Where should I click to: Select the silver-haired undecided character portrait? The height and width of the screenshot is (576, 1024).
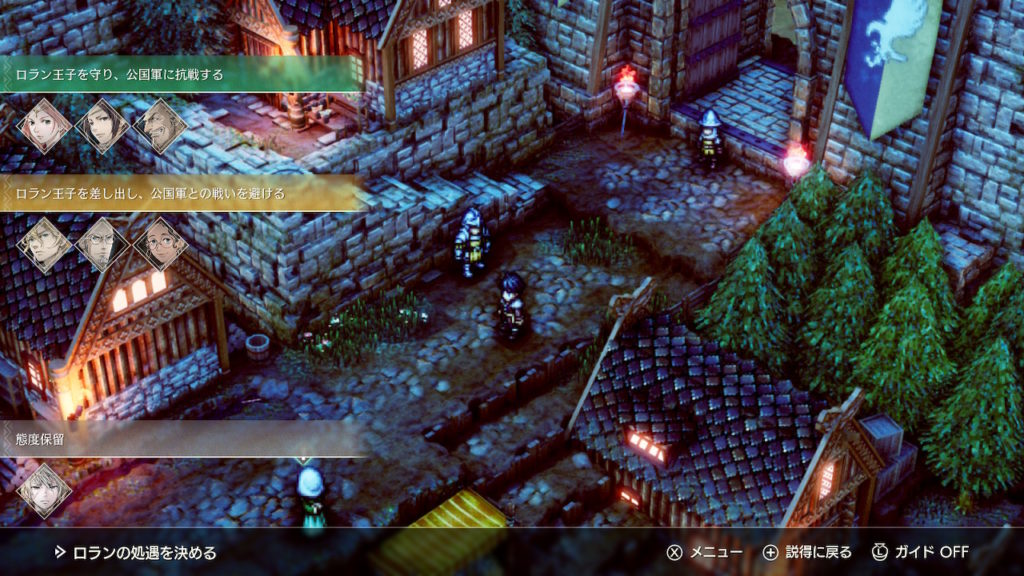[45, 490]
